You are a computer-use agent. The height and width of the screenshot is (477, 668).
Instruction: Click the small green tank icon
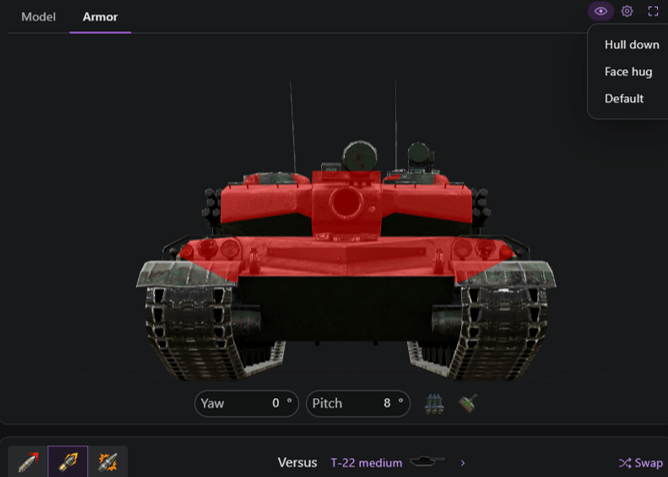point(466,403)
